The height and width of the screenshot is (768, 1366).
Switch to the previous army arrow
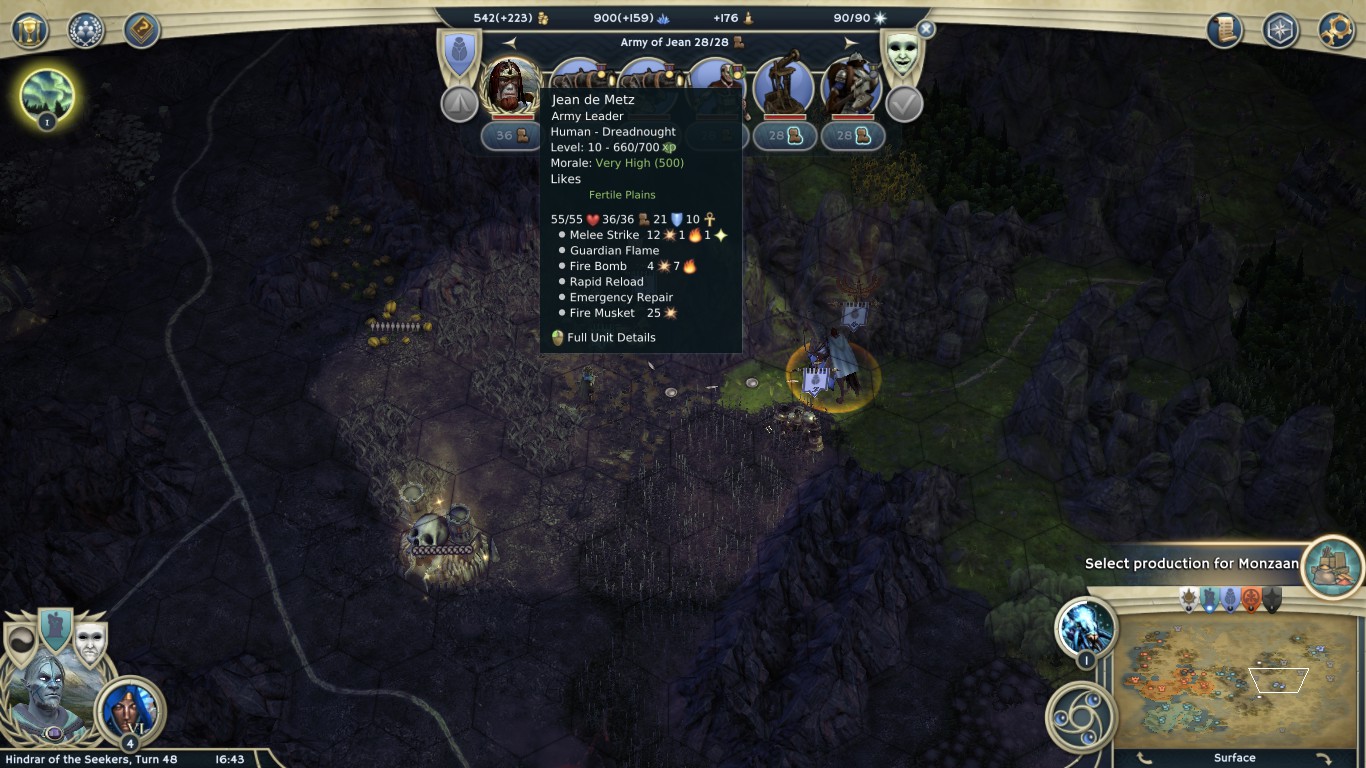pyautogui.click(x=510, y=43)
